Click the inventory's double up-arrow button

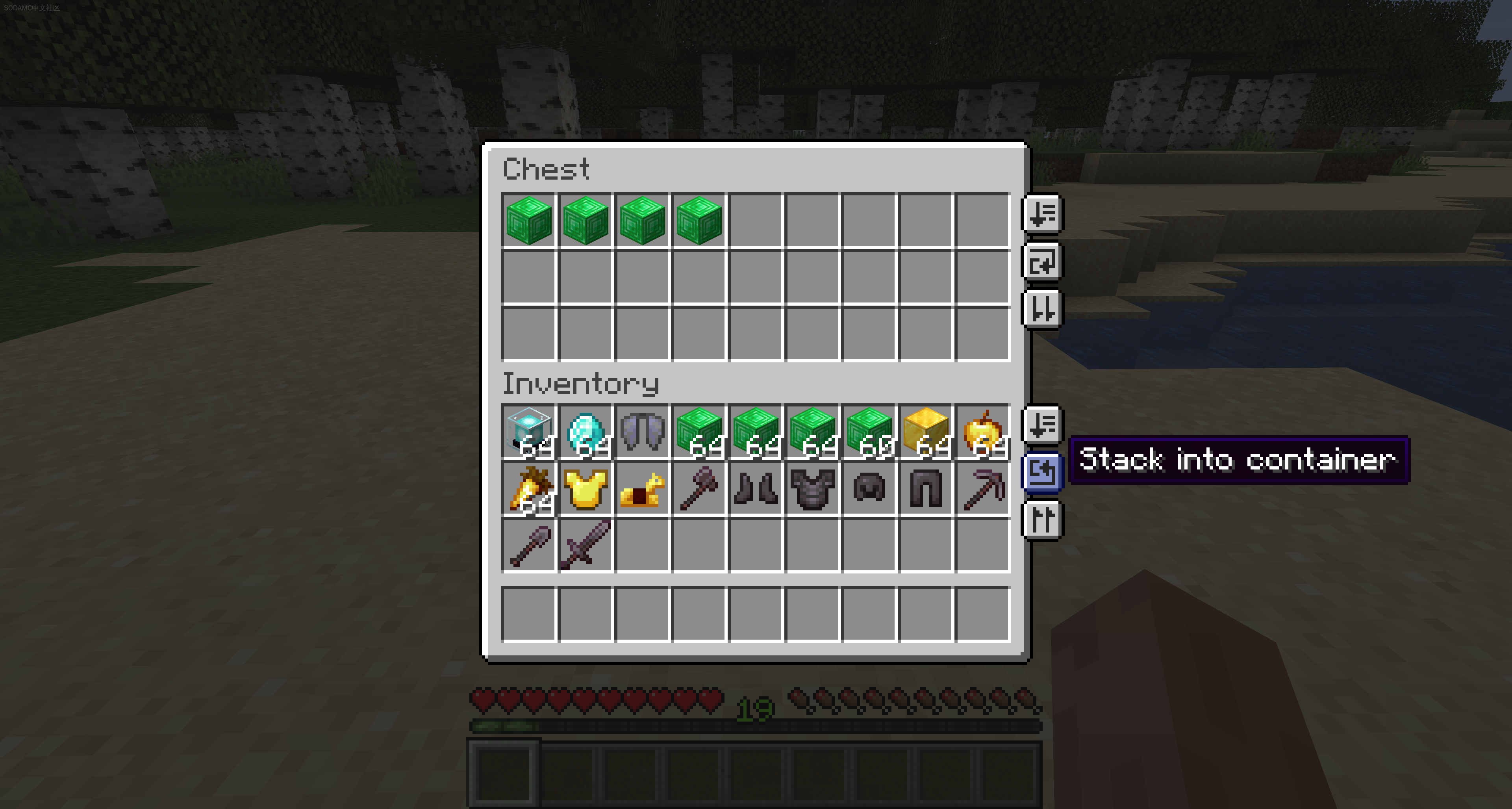1042,519
